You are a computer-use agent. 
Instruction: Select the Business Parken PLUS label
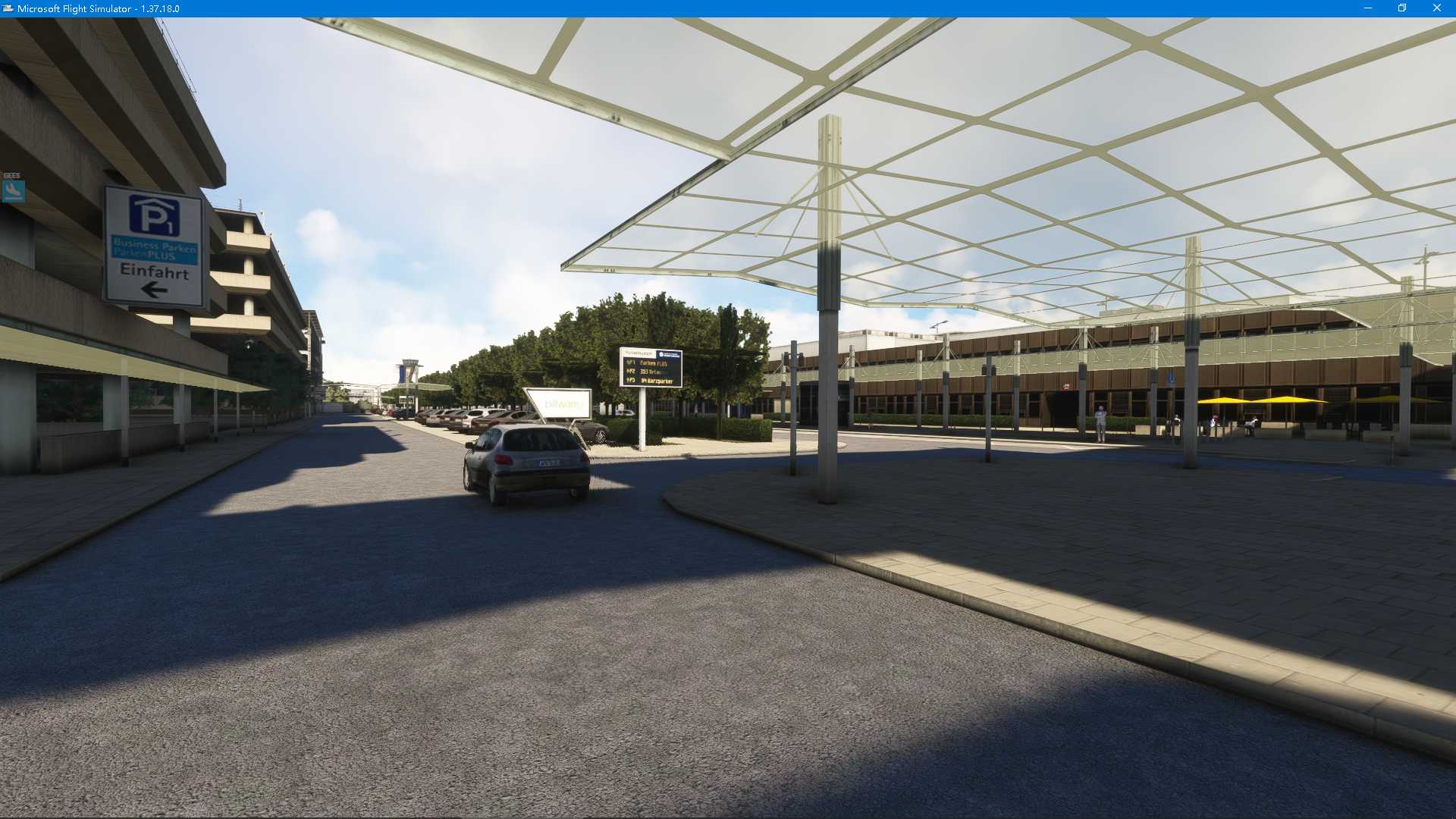154,250
